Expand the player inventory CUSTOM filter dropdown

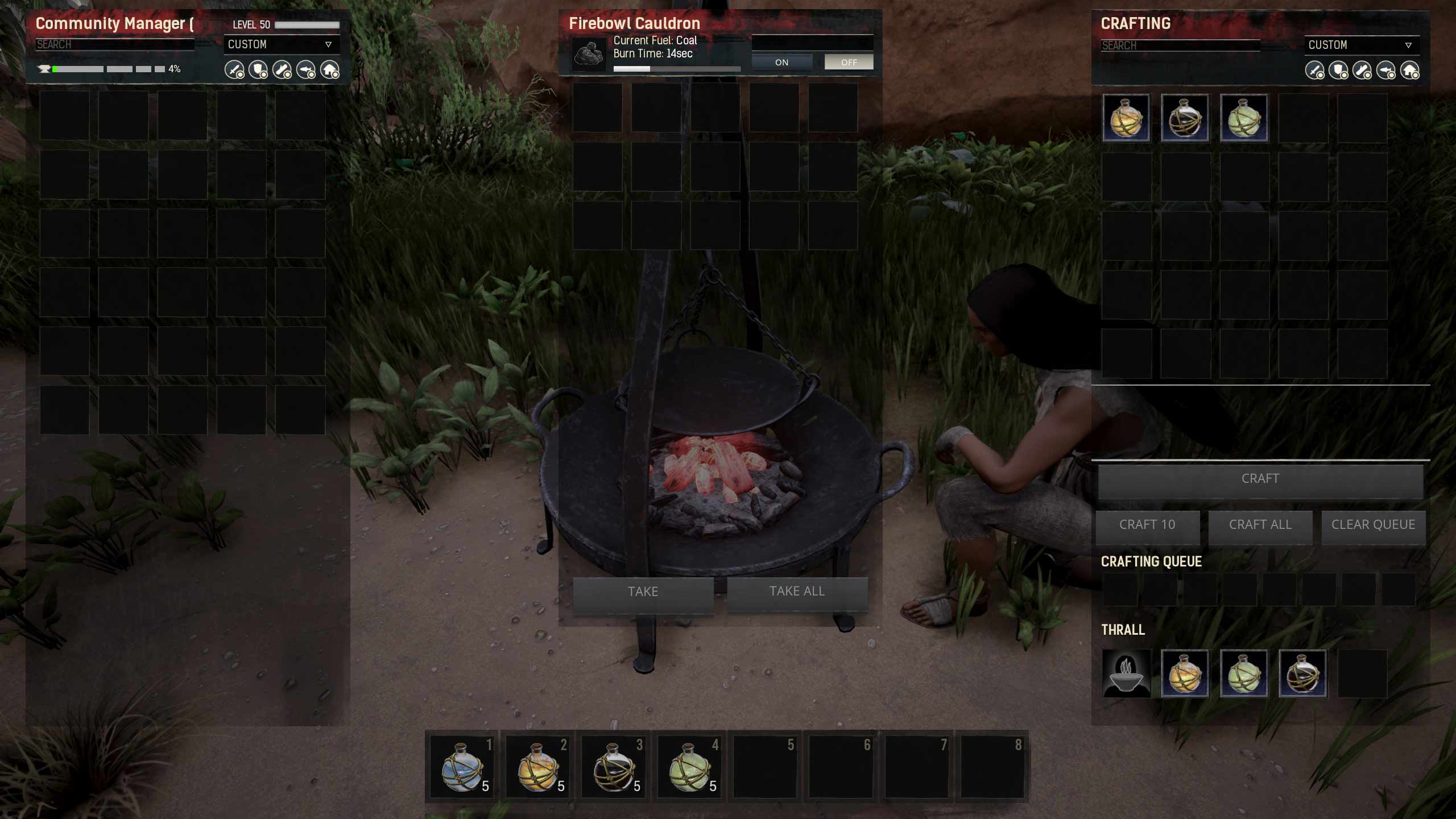click(x=281, y=44)
